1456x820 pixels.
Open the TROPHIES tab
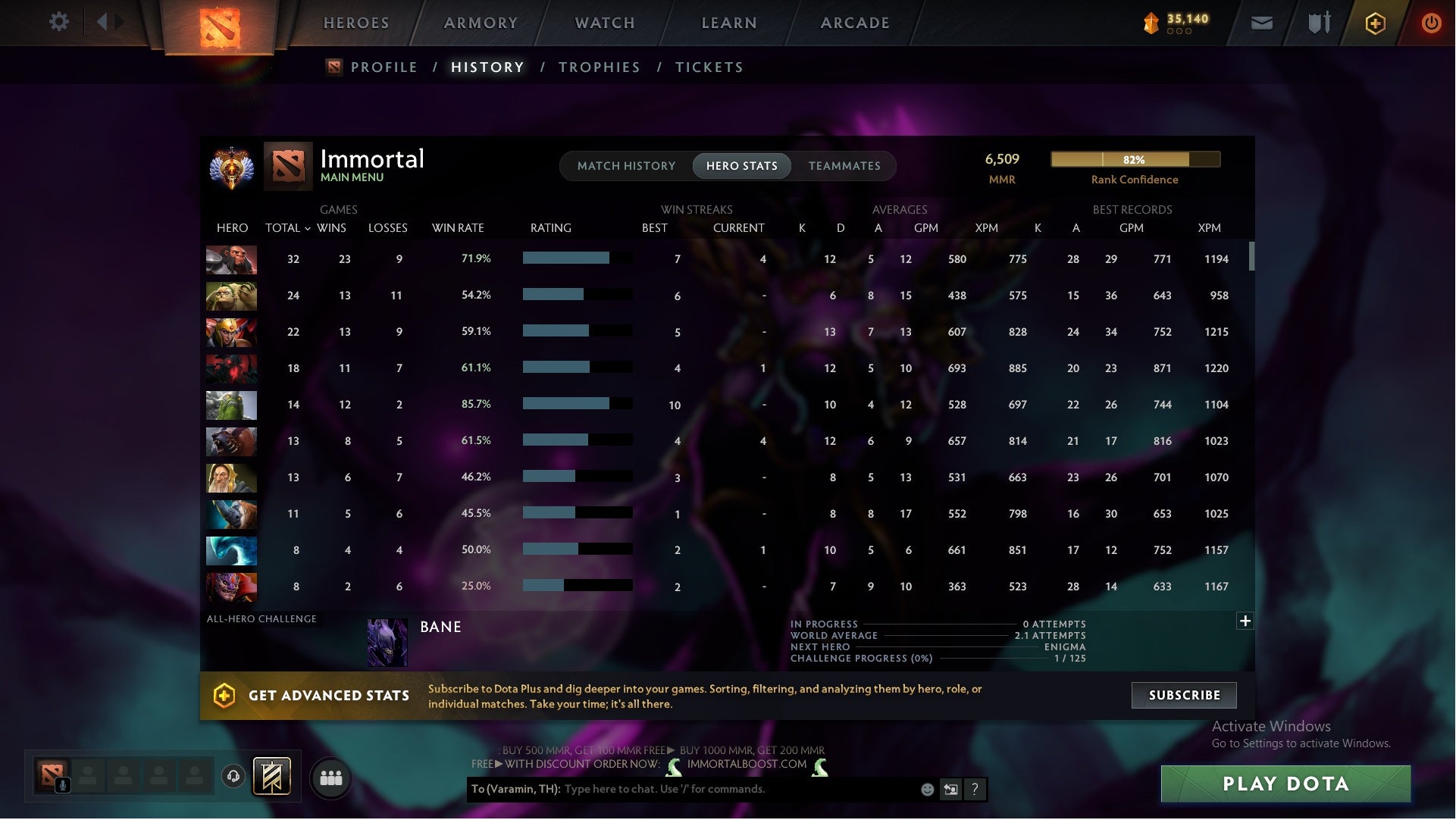pyautogui.click(x=599, y=67)
